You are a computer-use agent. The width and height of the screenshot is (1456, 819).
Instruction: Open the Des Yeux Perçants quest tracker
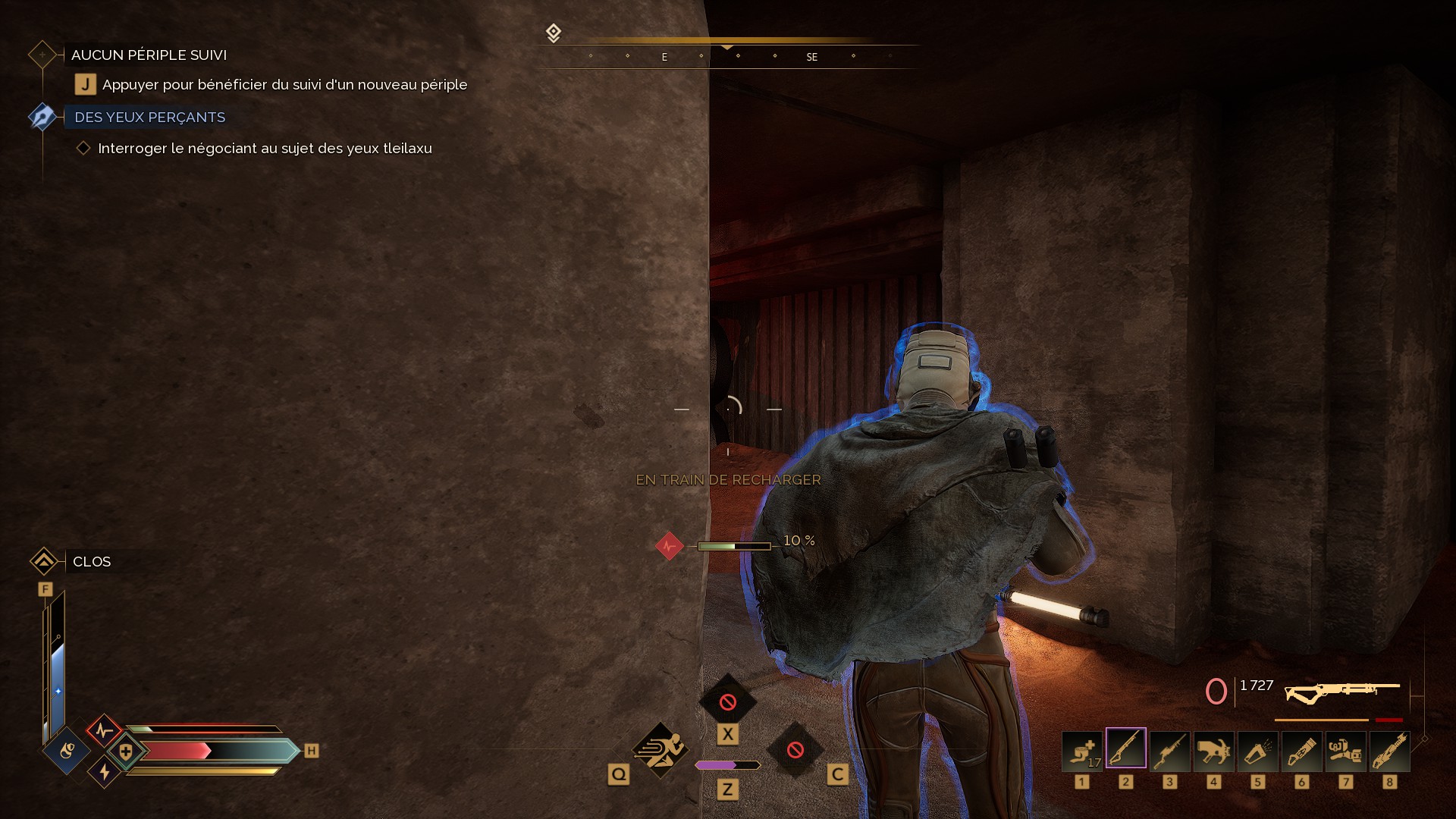[x=149, y=118]
